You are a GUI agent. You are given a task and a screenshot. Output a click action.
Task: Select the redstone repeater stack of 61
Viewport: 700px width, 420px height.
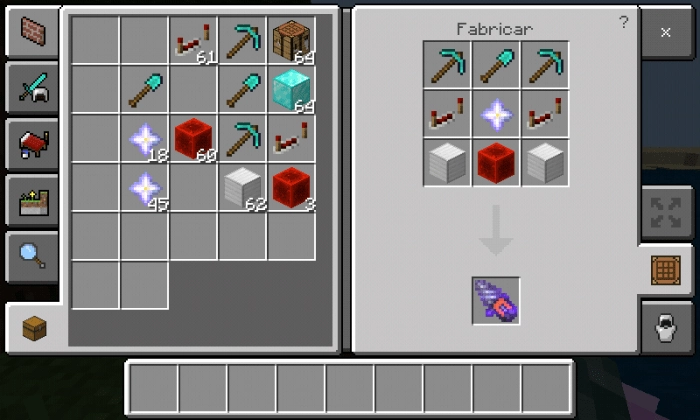pos(193,41)
